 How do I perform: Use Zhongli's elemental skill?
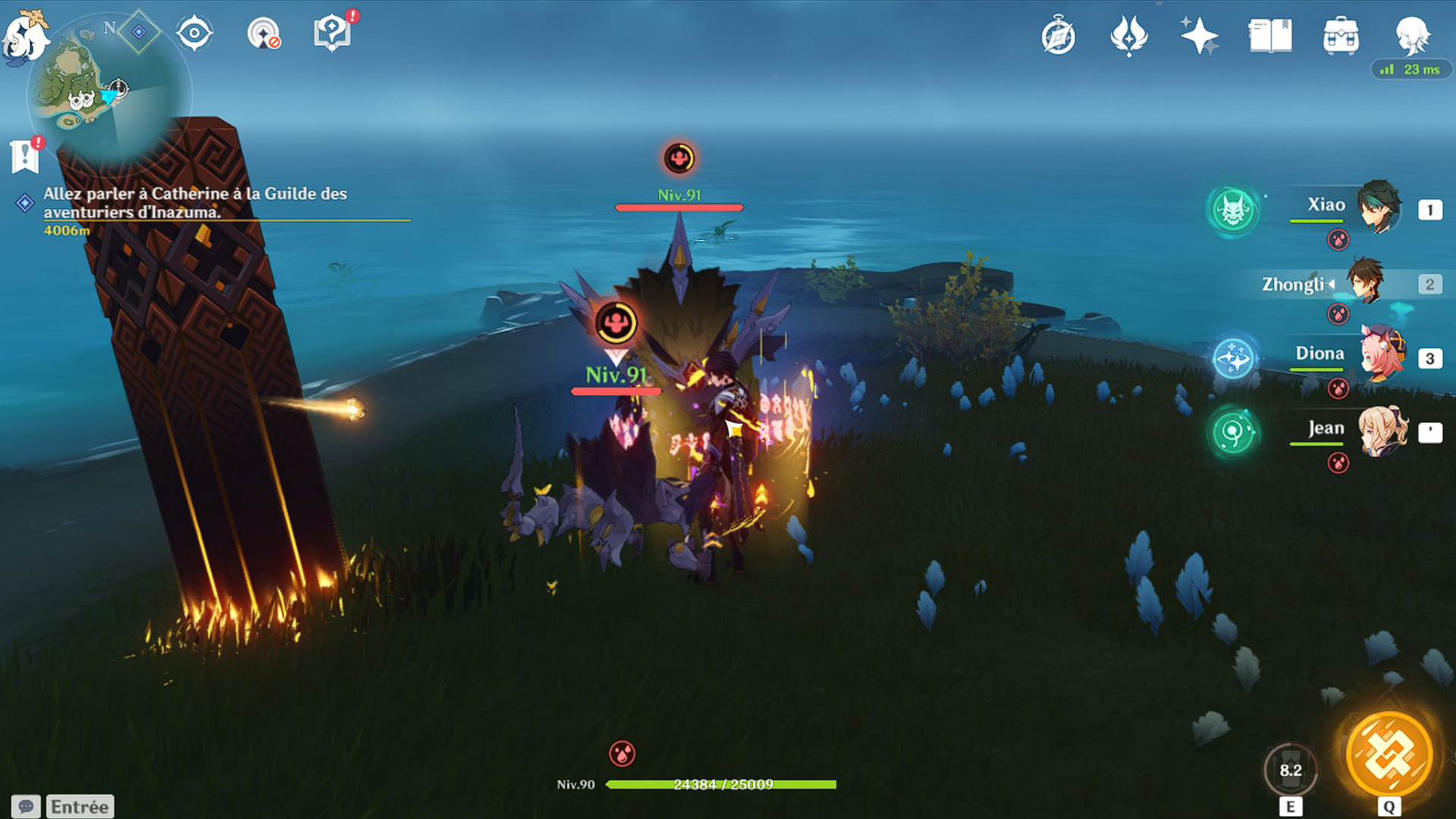coord(1290,770)
